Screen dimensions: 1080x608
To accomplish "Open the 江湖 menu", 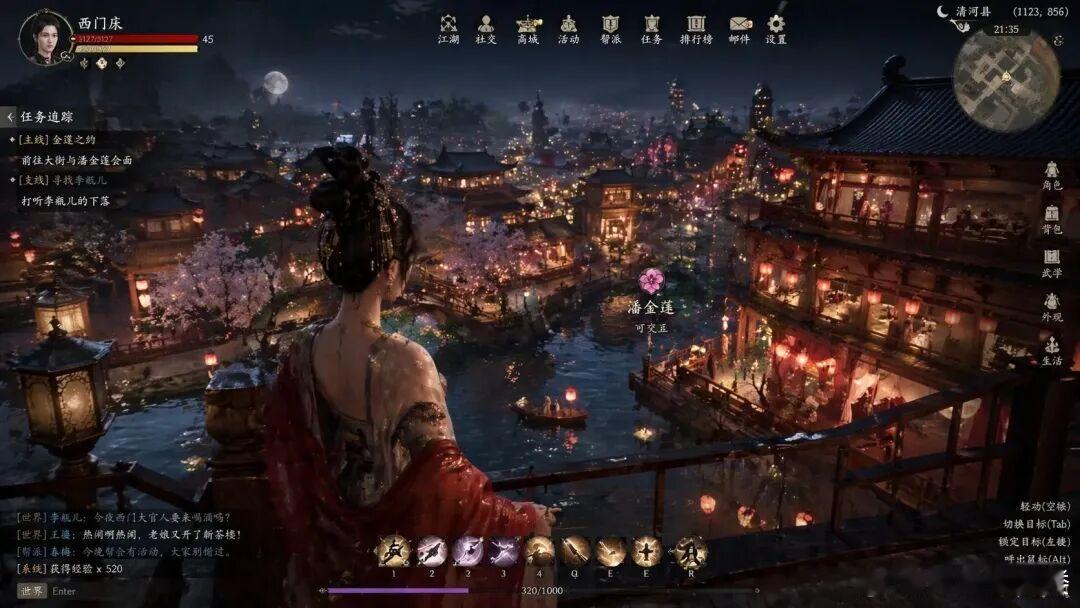I will 448,28.
